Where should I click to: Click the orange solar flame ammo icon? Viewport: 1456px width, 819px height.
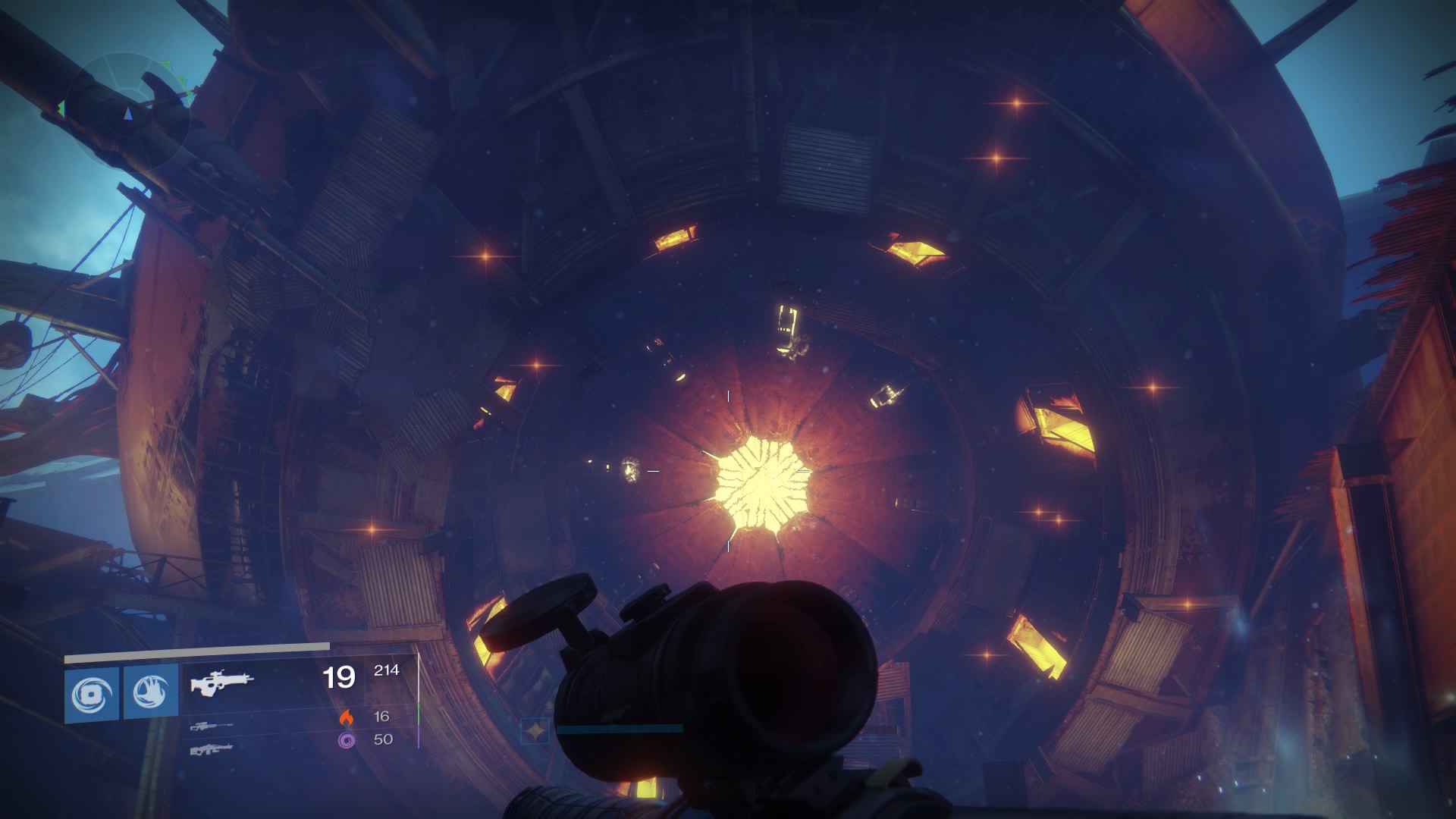(x=347, y=718)
